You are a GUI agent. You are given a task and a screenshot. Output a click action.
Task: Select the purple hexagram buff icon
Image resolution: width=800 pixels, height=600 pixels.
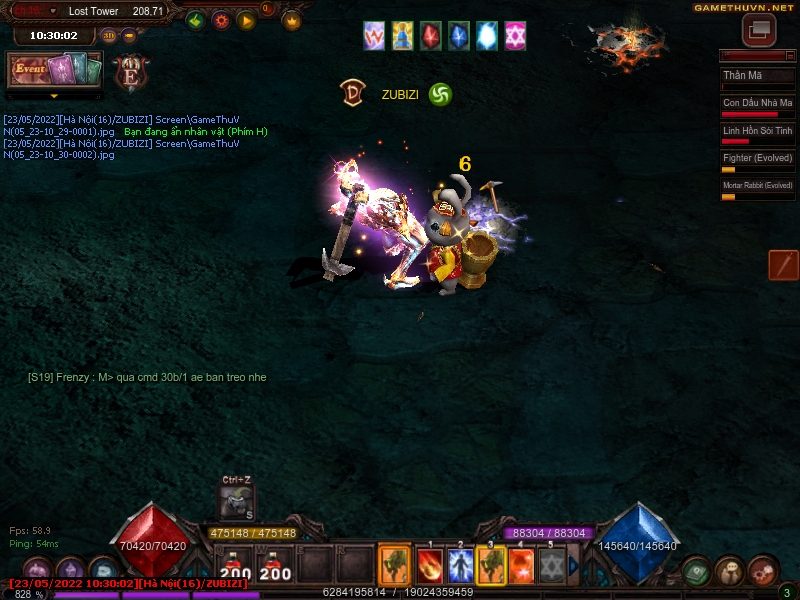516,36
